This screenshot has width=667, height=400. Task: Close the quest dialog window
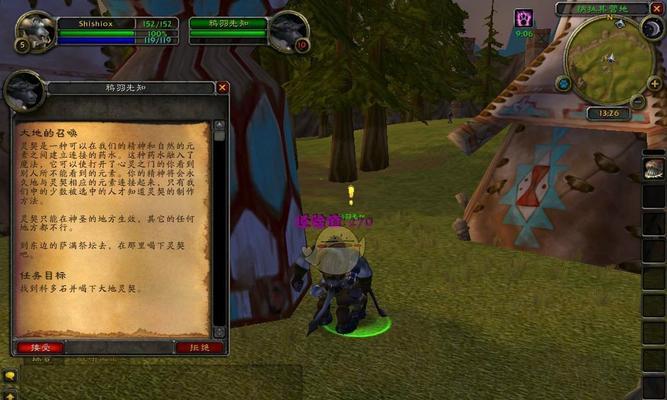click(x=223, y=87)
